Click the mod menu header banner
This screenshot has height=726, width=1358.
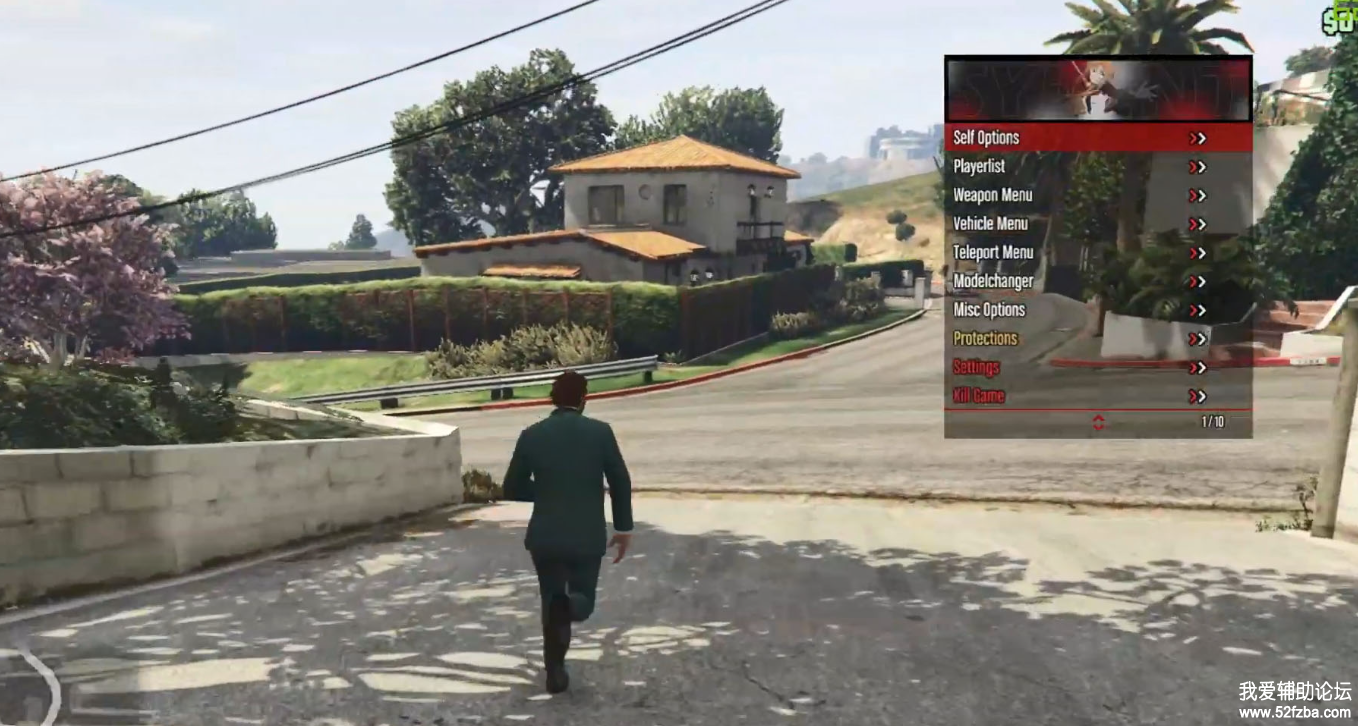click(1098, 89)
